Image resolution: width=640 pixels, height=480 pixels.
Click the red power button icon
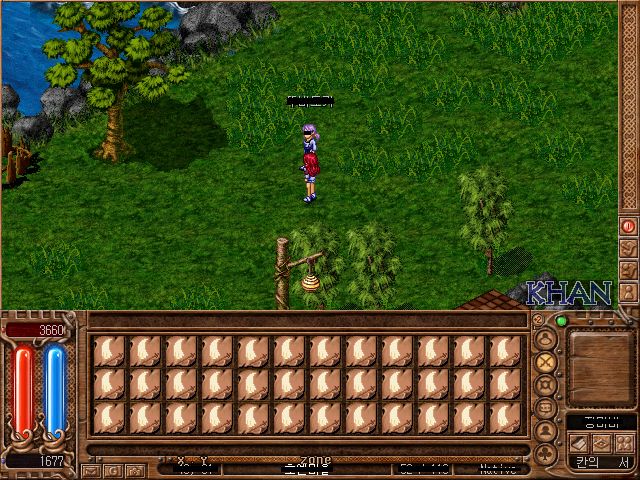tap(628, 227)
